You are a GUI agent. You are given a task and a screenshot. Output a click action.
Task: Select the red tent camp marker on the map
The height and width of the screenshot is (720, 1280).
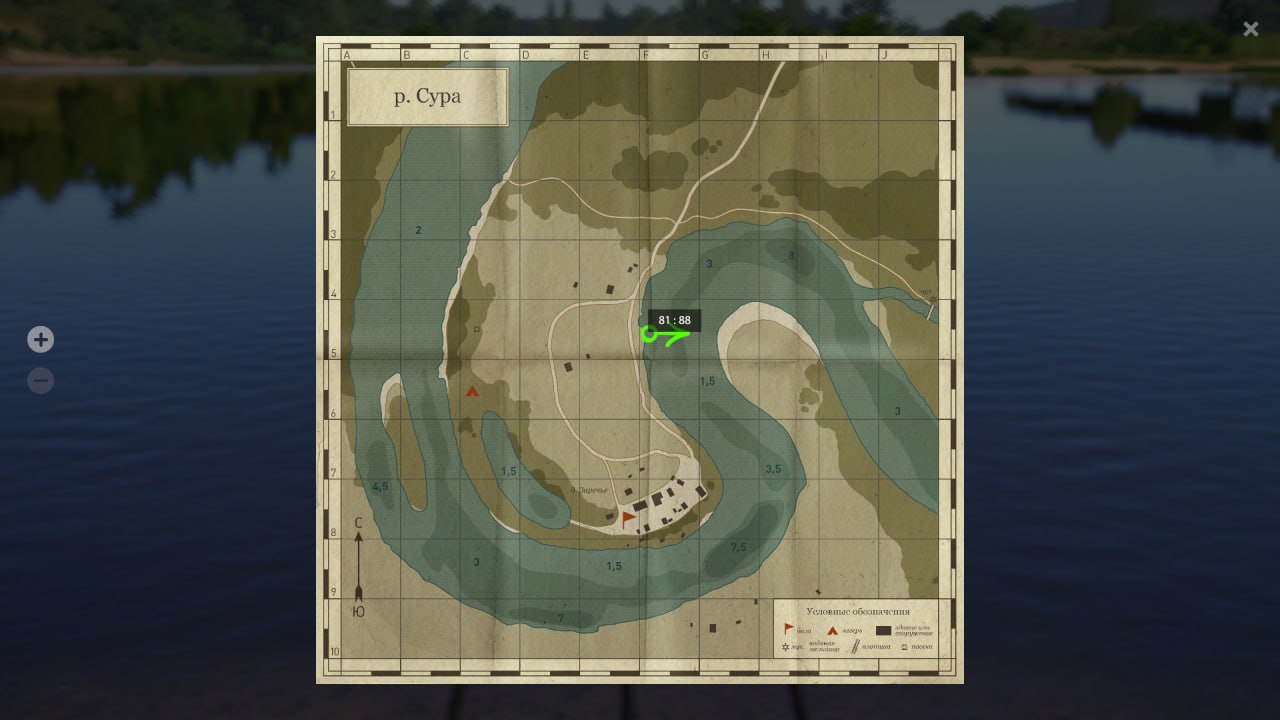coord(470,391)
